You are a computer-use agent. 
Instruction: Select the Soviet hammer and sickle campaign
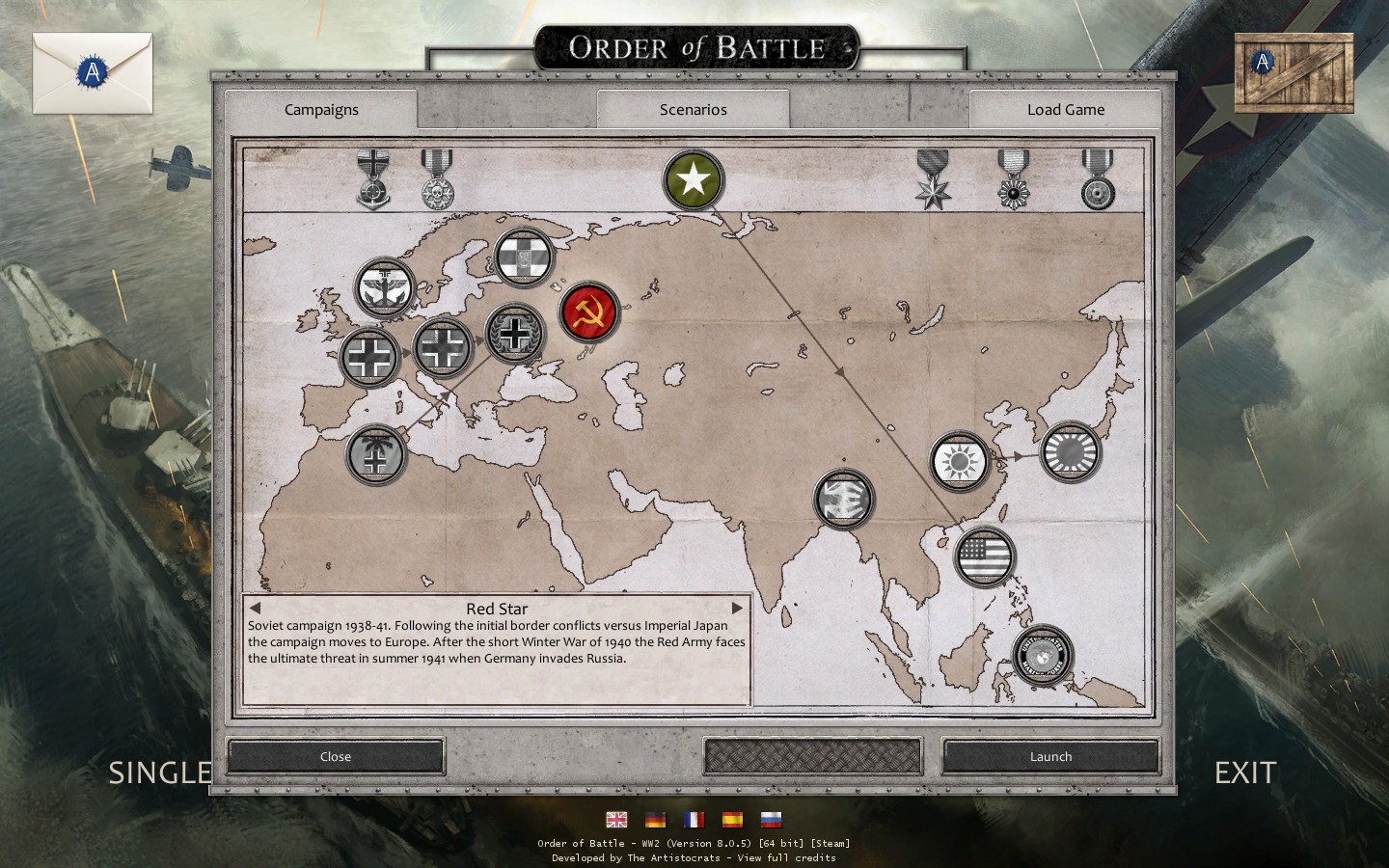589,312
